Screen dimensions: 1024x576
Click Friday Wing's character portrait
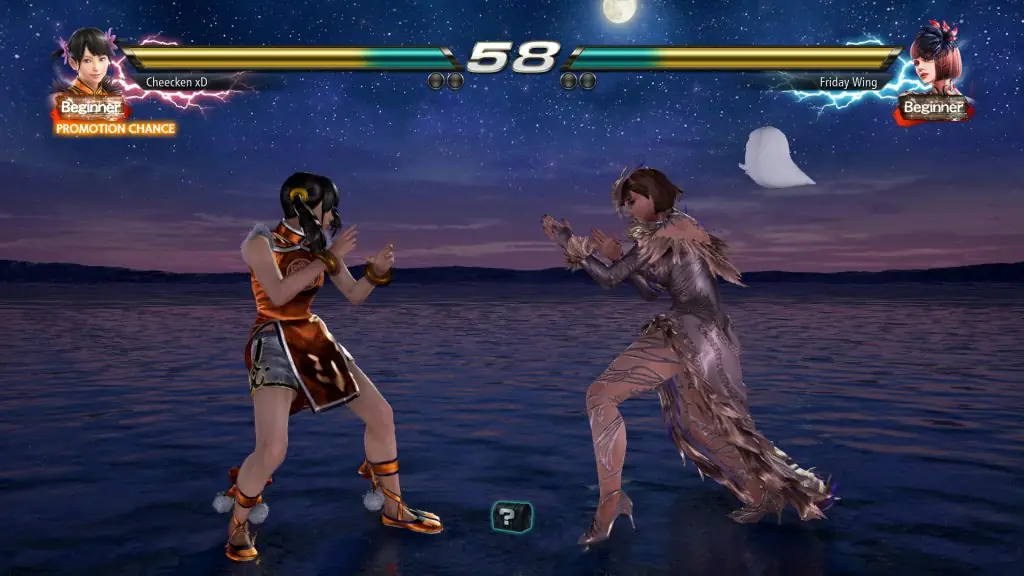click(x=935, y=60)
